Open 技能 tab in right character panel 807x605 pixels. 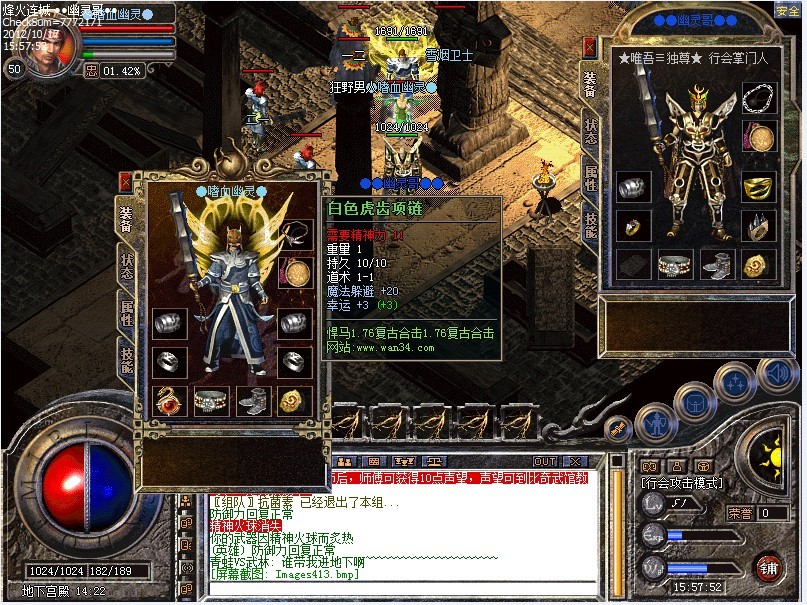[591, 226]
